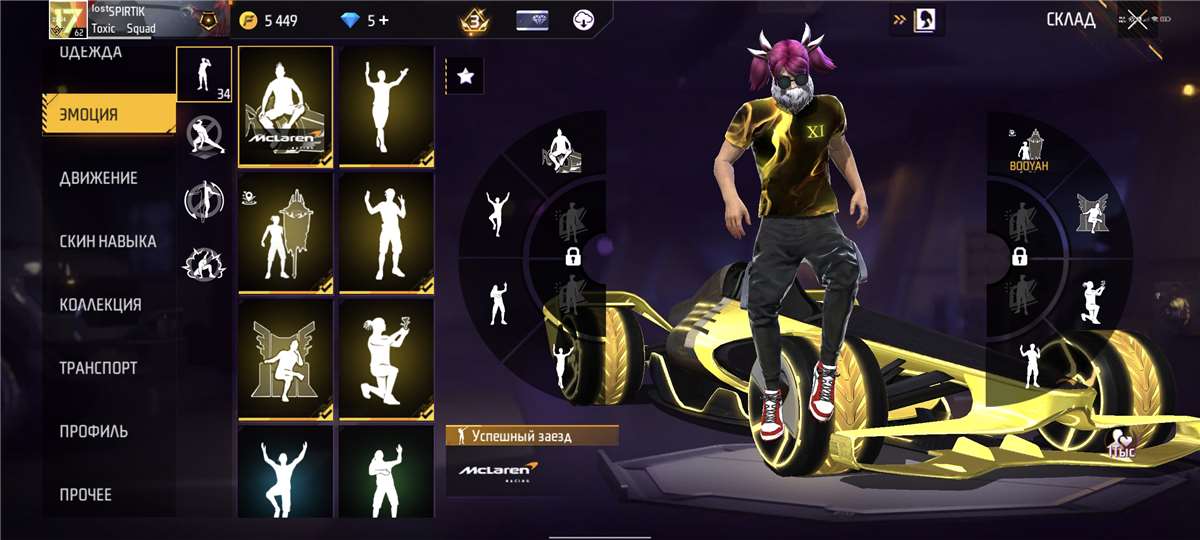Open the Прочее category
The image size is (1200, 540).
pyautogui.click(x=85, y=494)
